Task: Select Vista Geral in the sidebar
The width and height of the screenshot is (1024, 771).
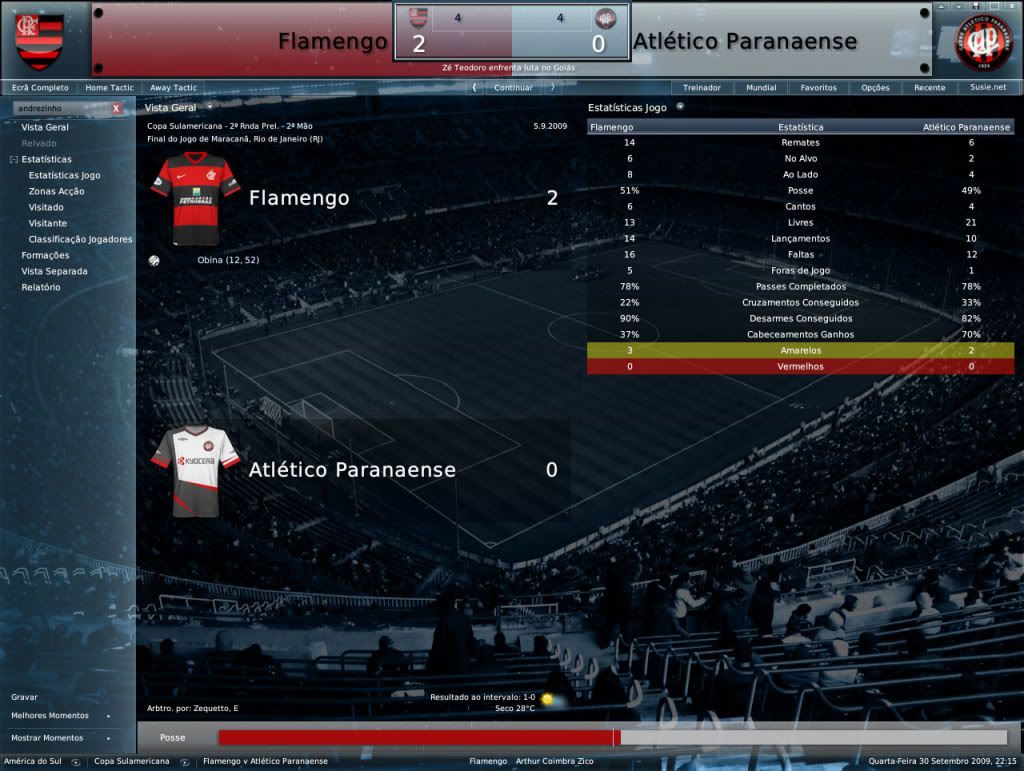Action: coord(45,127)
